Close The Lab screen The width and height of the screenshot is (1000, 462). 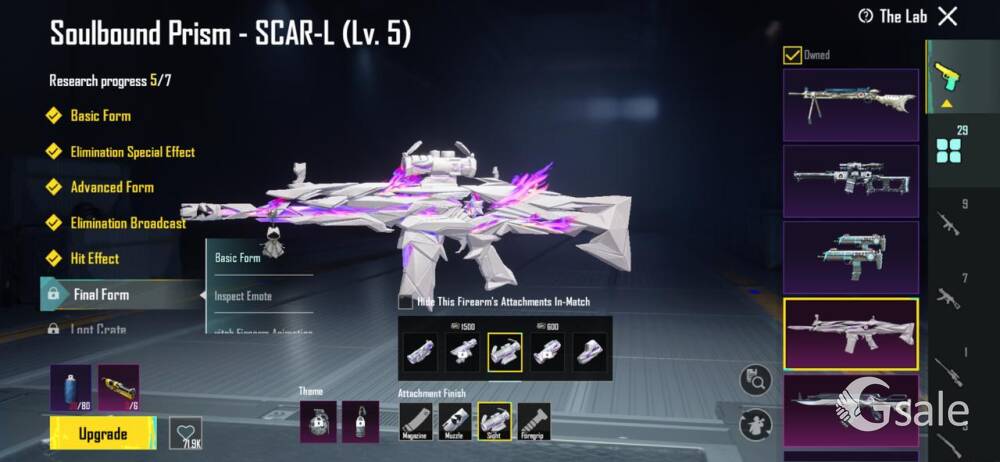[x=948, y=16]
